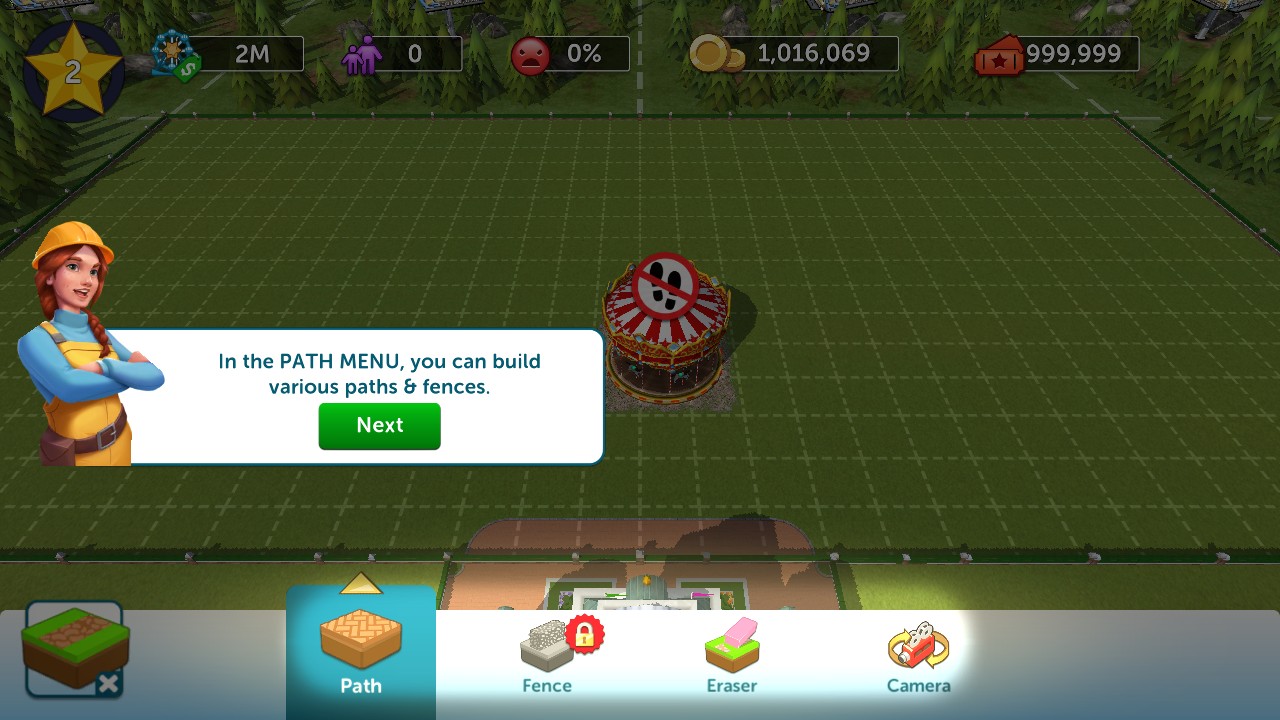Show the park value Ferris wheel stat
The image size is (1280, 720).
click(x=228, y=54)
